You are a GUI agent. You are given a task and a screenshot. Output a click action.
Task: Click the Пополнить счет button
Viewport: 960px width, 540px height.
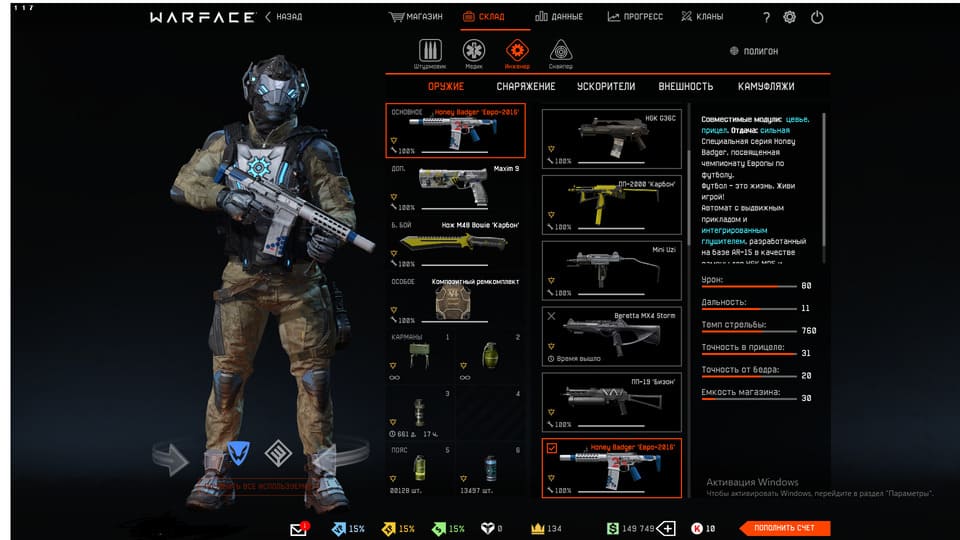coord(785,528)
